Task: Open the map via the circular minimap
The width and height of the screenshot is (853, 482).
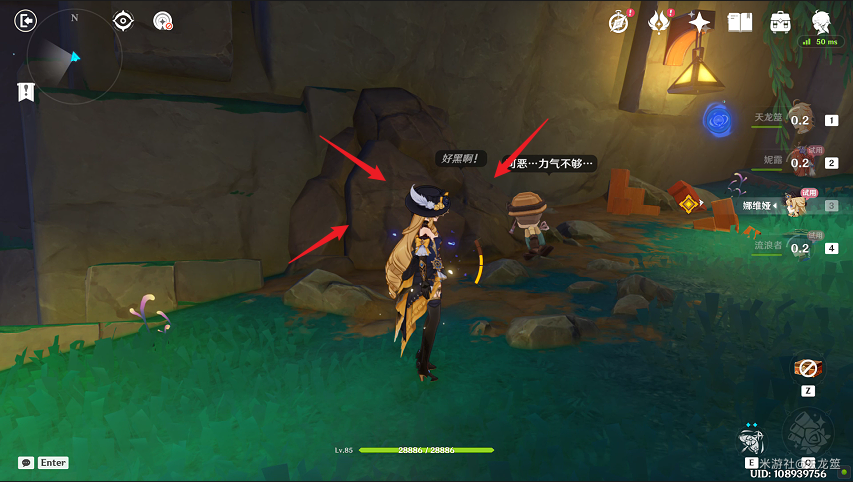Action: pos(75,58)
